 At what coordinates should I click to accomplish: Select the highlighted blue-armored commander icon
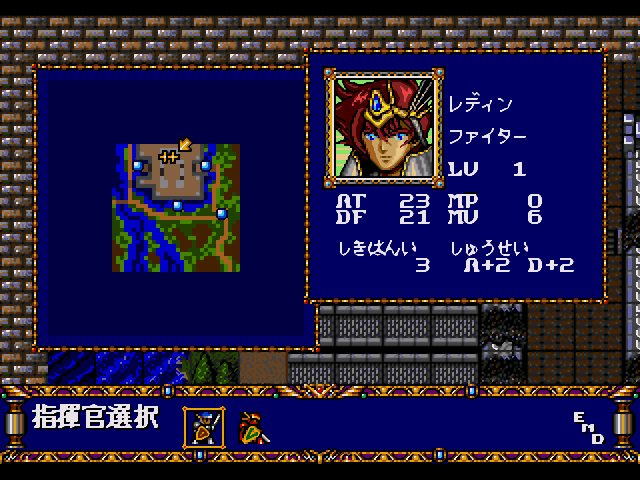point(204,427)
